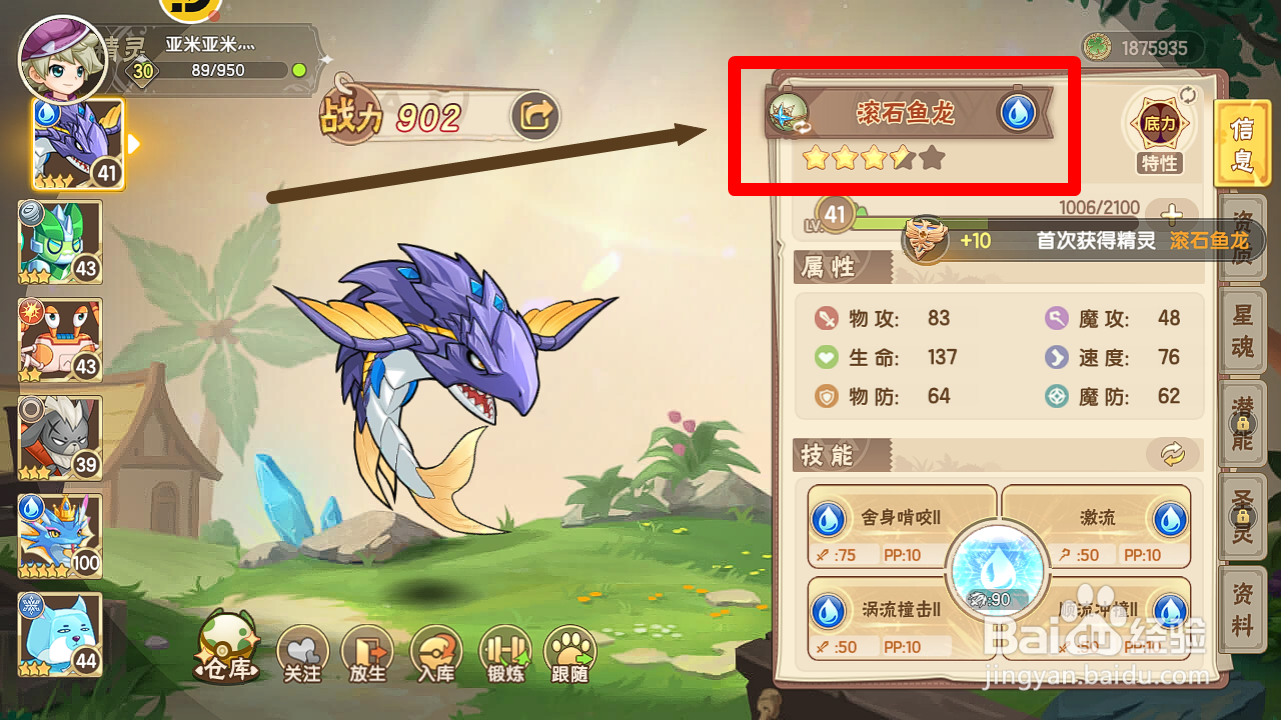
Task: Select the 锻炼 dumbbell training icon
Action: (x=504, y=650)
